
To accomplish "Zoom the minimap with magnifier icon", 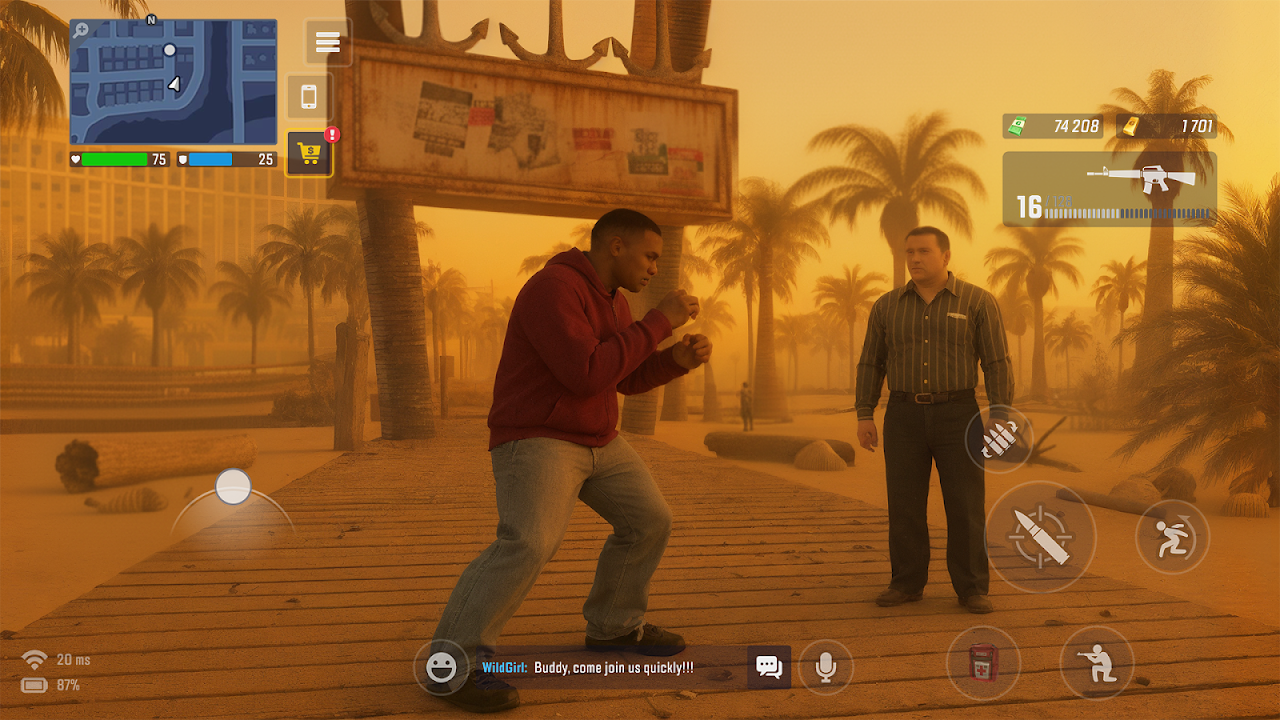I will point(80,30).
